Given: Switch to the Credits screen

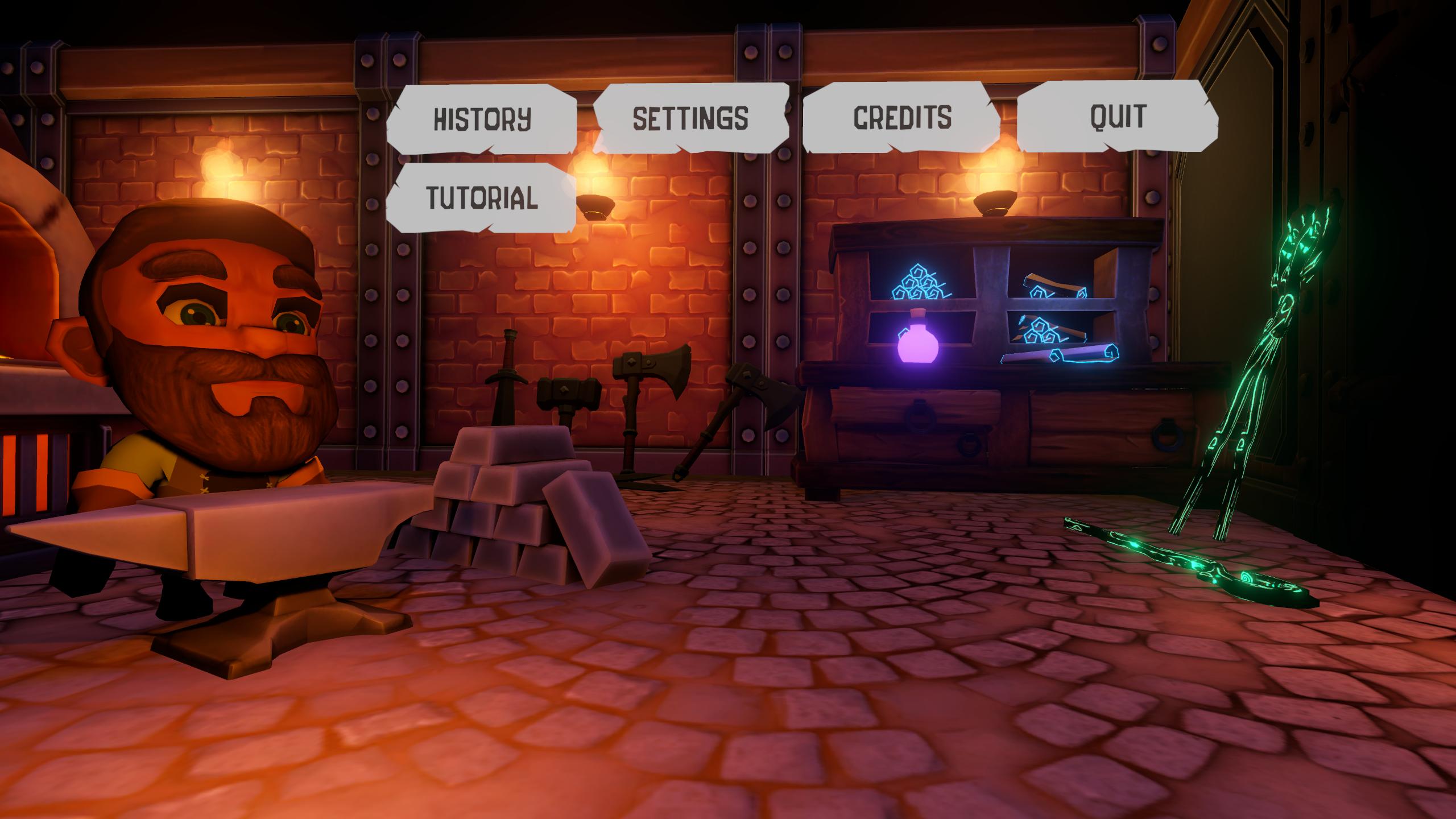Looking at the screenshot, I should click(902, 116).
